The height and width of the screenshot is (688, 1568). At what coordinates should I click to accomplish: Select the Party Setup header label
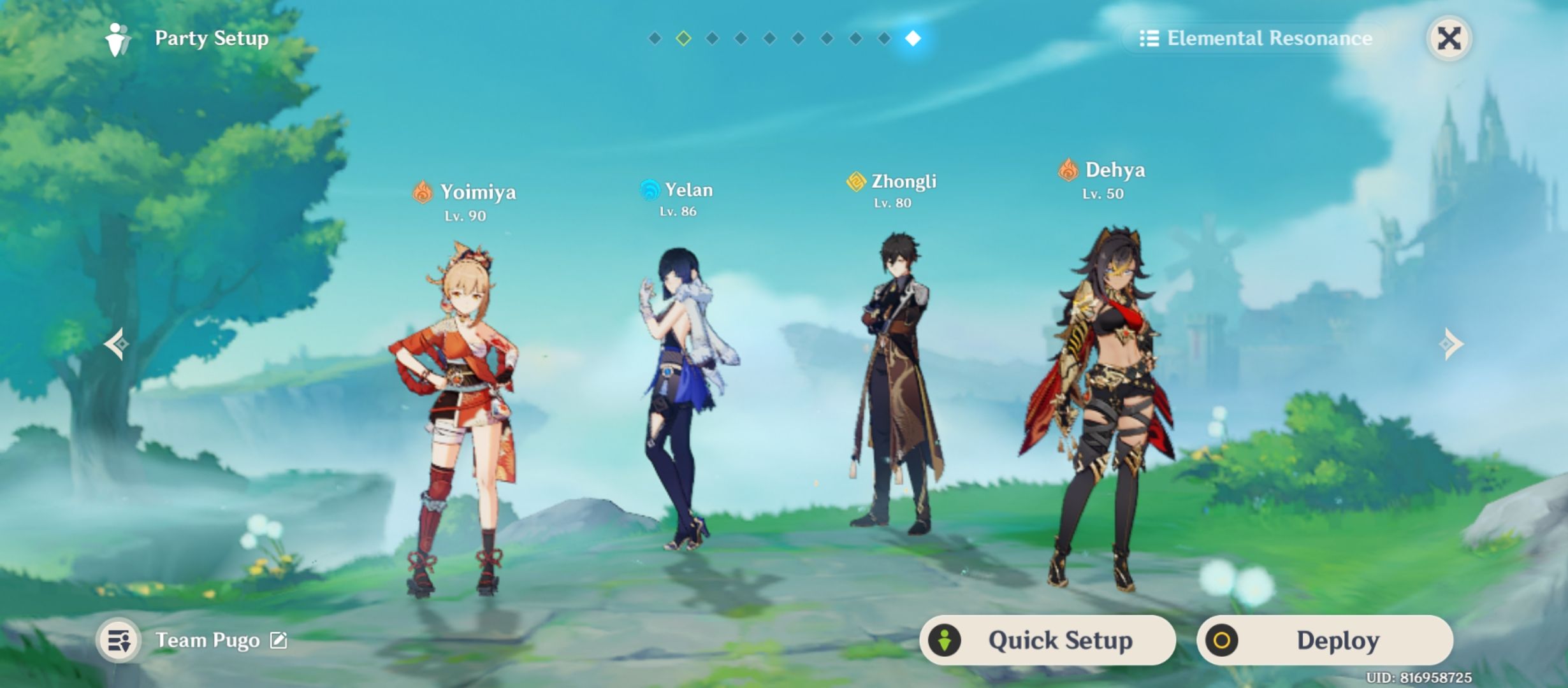click(x=210, y=38)
